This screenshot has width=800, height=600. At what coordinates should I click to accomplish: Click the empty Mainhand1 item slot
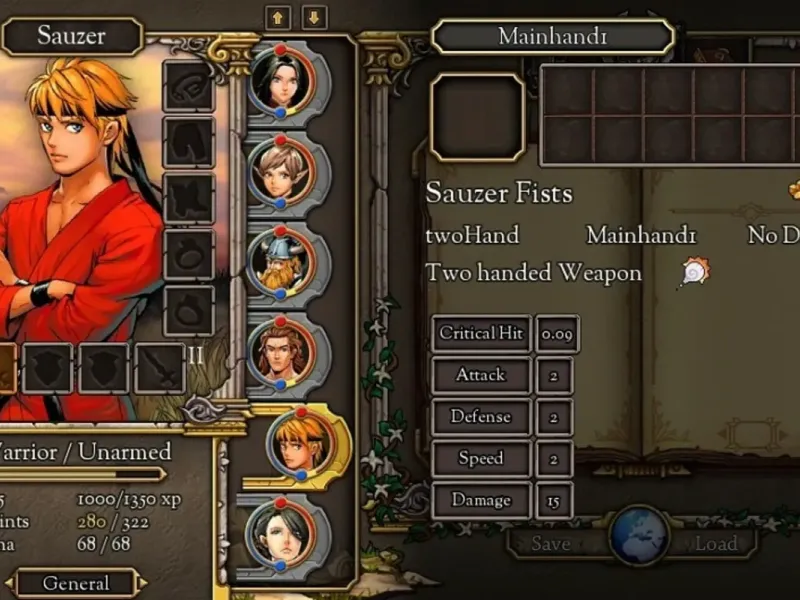[x=477, y=117]
